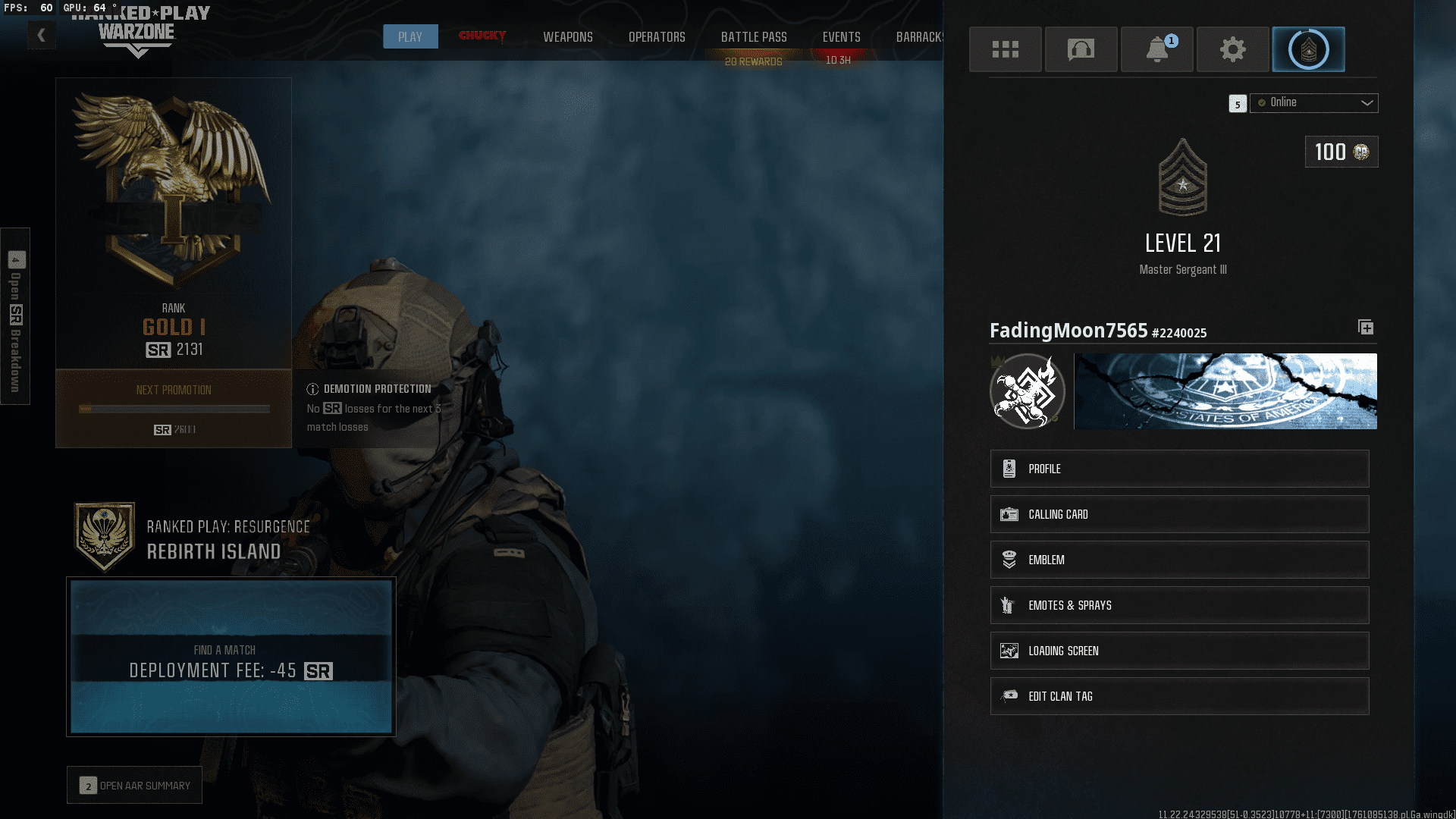Screen dimensions: 1456x819
Task: Click the Profile card icon in the menu
Action: click(1009, 468)
